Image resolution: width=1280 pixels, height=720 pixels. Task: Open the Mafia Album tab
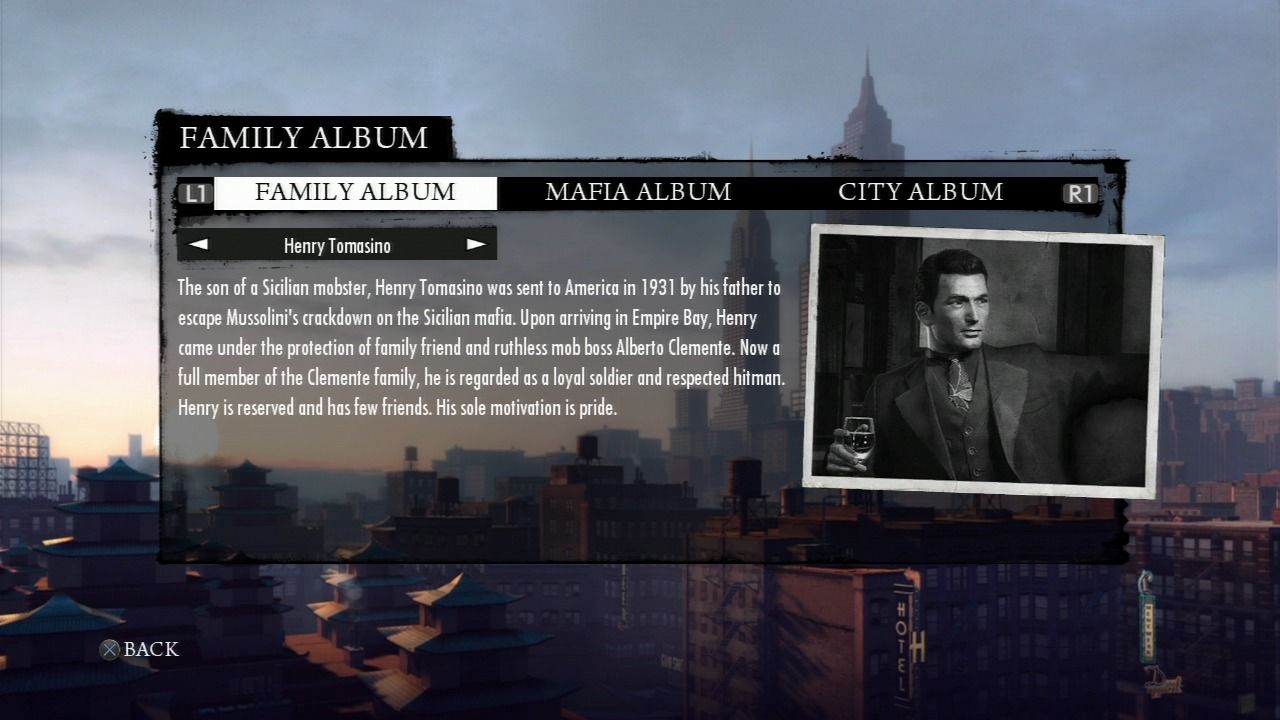click(x=638, y=193)
